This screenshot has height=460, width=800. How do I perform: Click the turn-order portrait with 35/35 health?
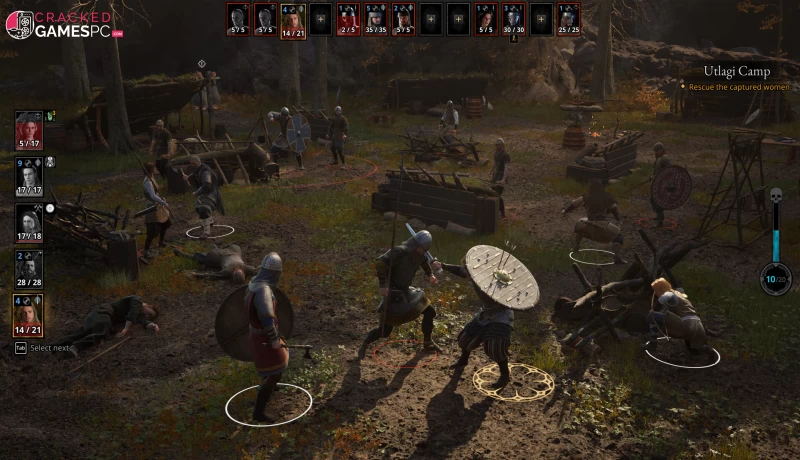[x=375, y=18]
